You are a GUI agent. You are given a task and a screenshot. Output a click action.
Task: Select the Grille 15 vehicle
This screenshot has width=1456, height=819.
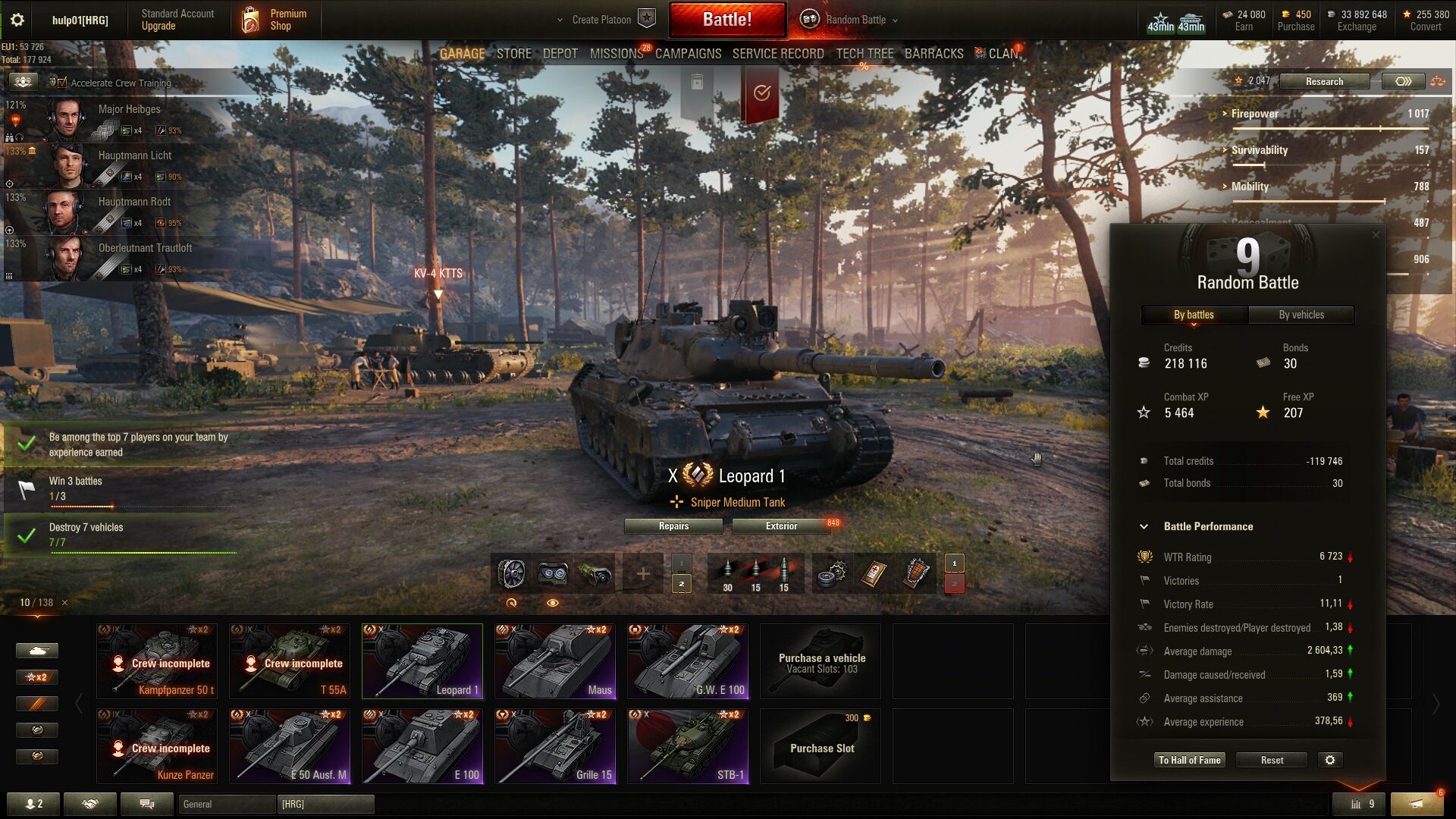coord(555,746)
